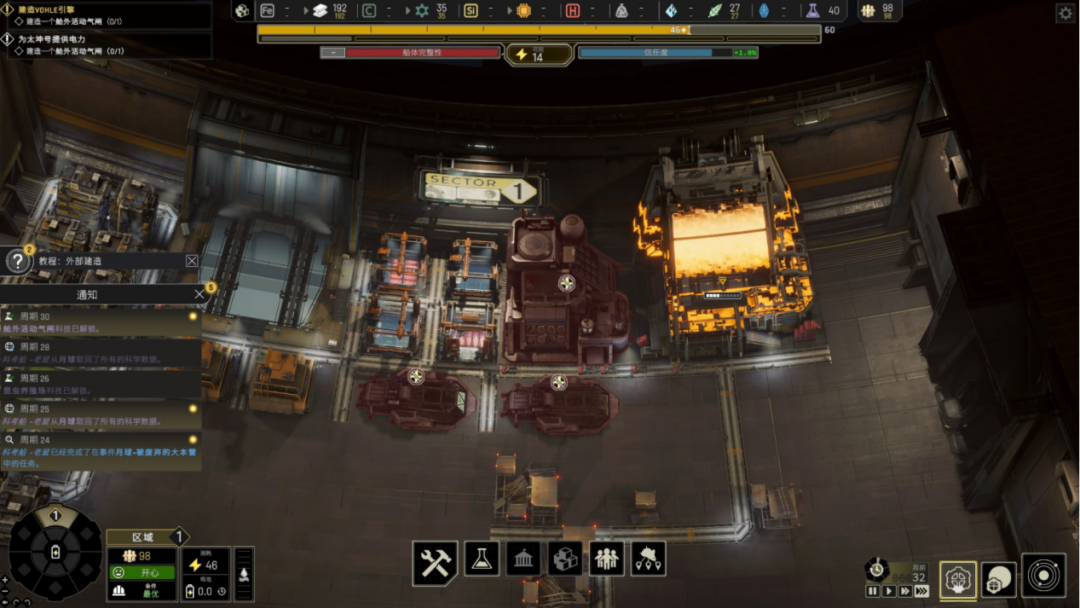Open the expedition map-pins menu
The height and width of the screenshot is (608, 1080).
648,559
